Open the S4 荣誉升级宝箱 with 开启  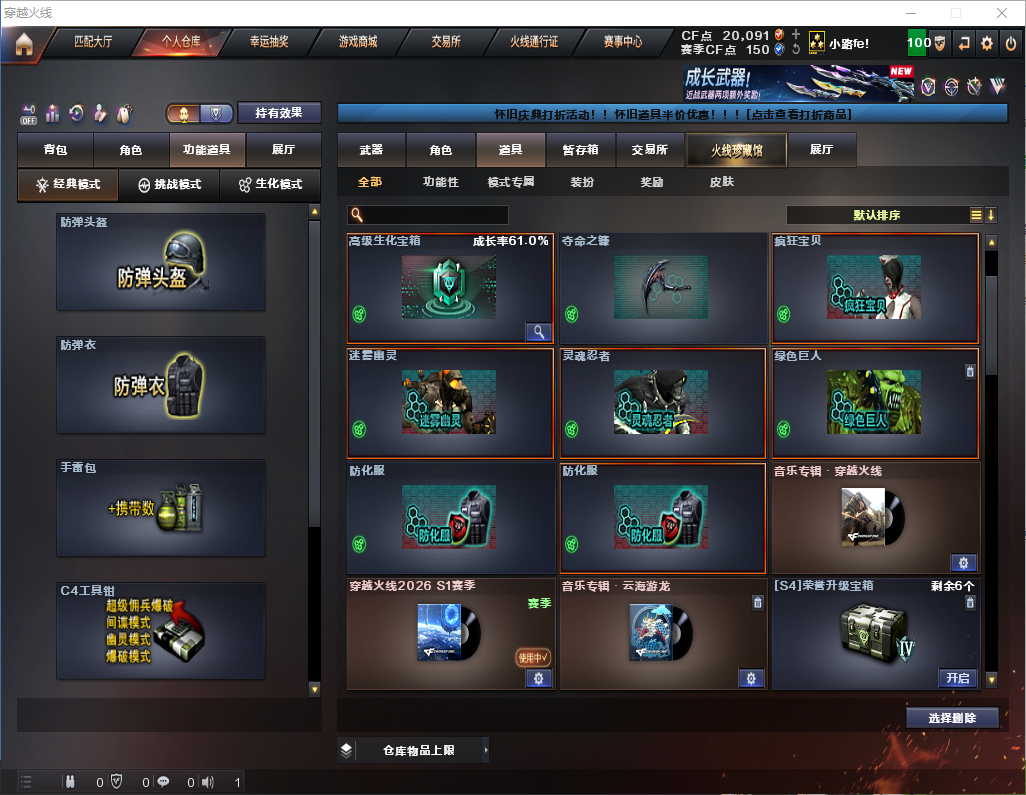(x=957, y=678)
